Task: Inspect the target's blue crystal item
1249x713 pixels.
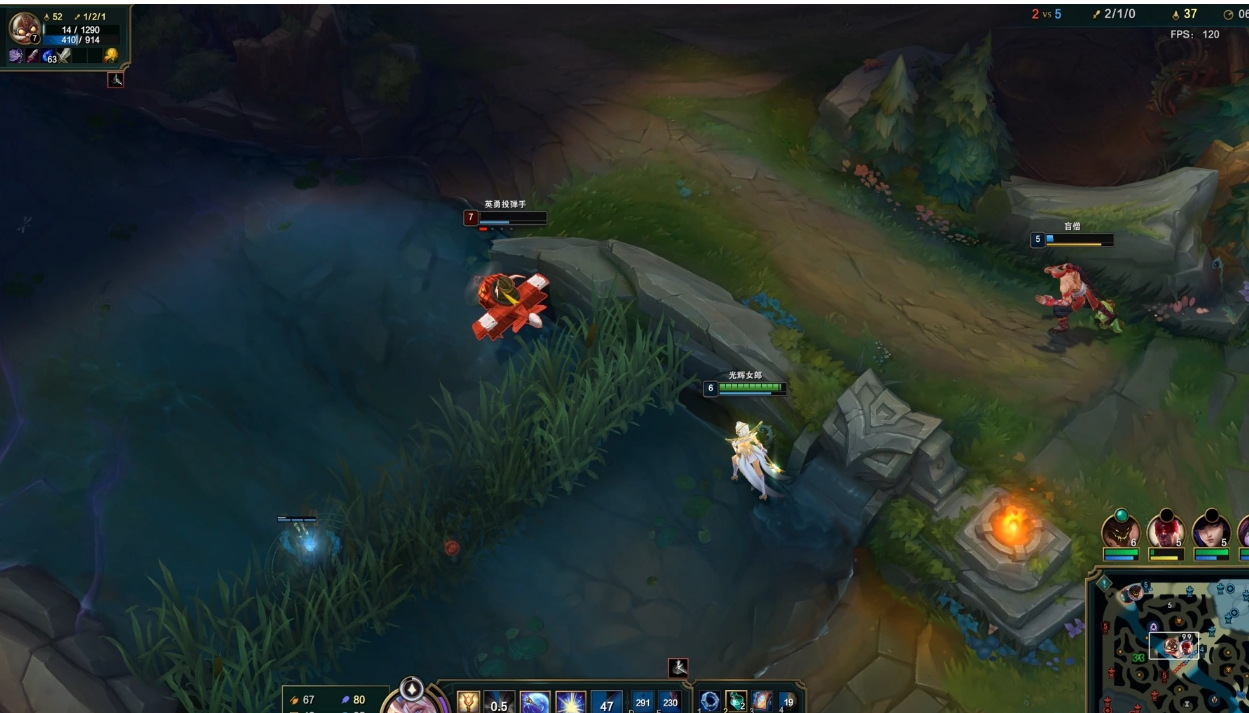Action: 48,56
